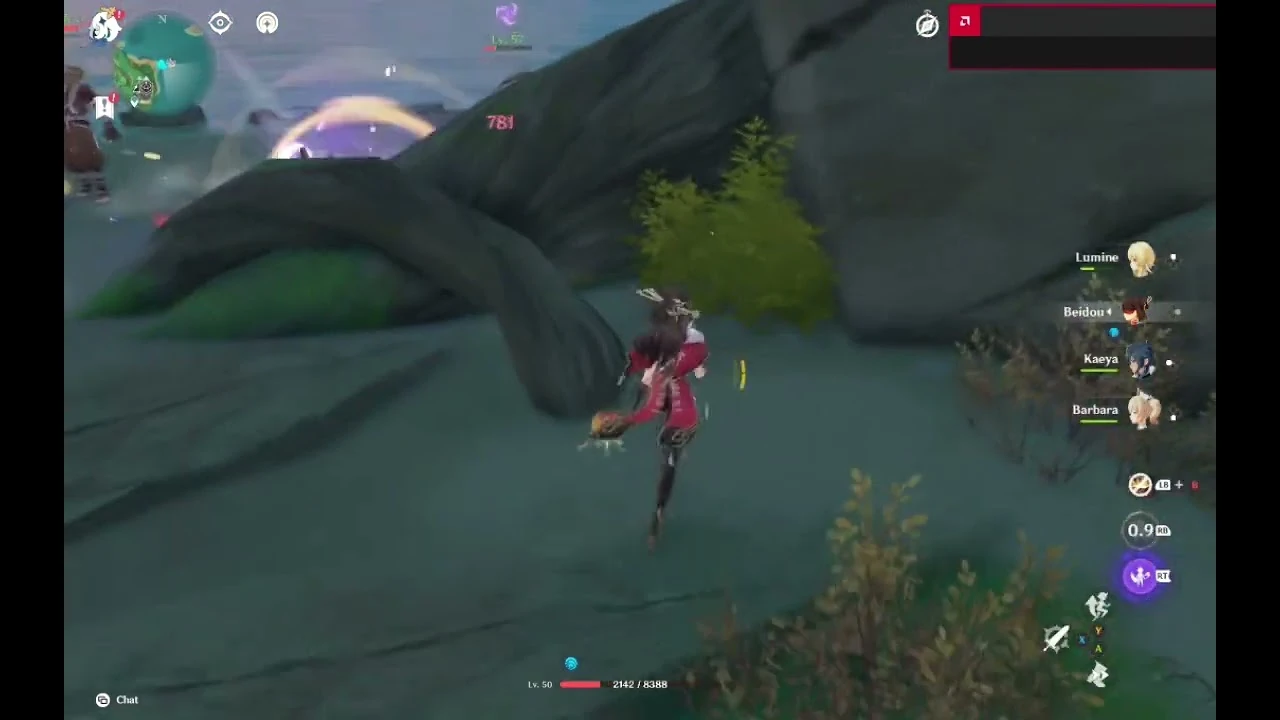Click the jump action icon

[1097, 673]
